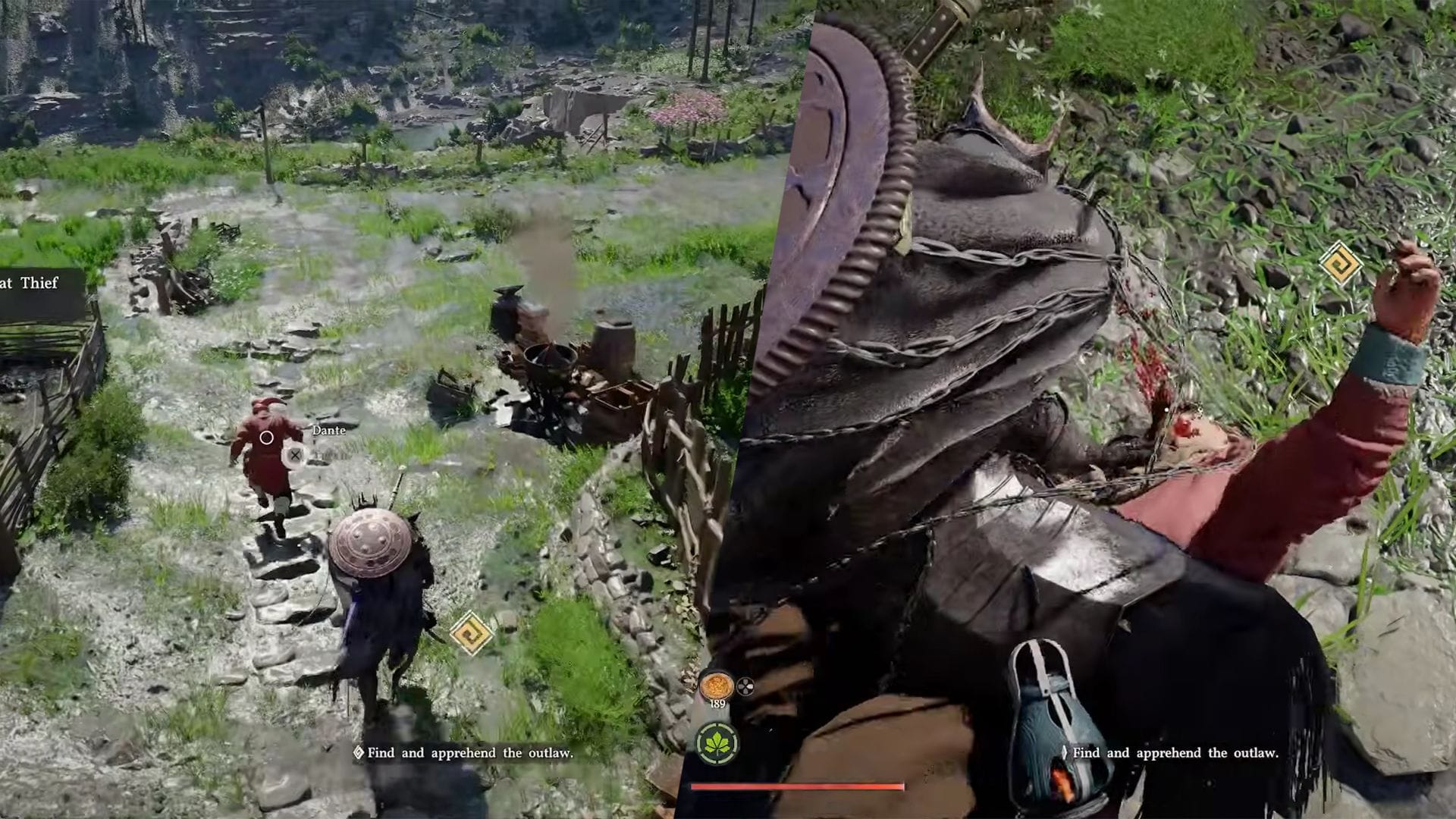Activate the green leaf emblem icon

717,742
